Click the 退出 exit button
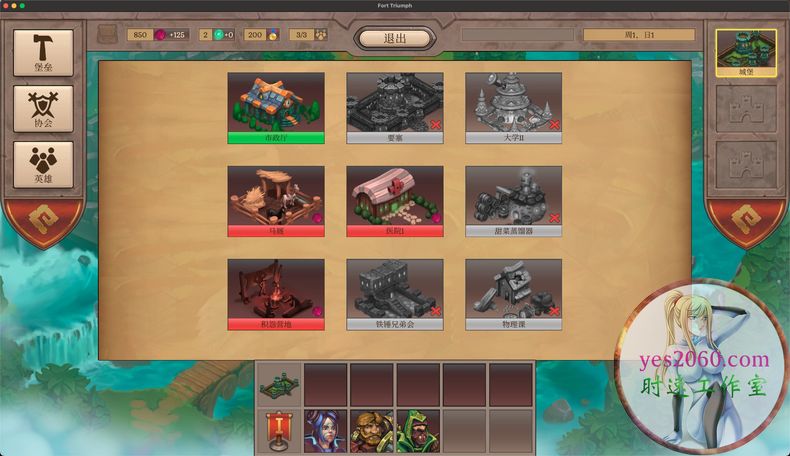The height and width of the screenshot is (456, 790). (x=395, y=38)
